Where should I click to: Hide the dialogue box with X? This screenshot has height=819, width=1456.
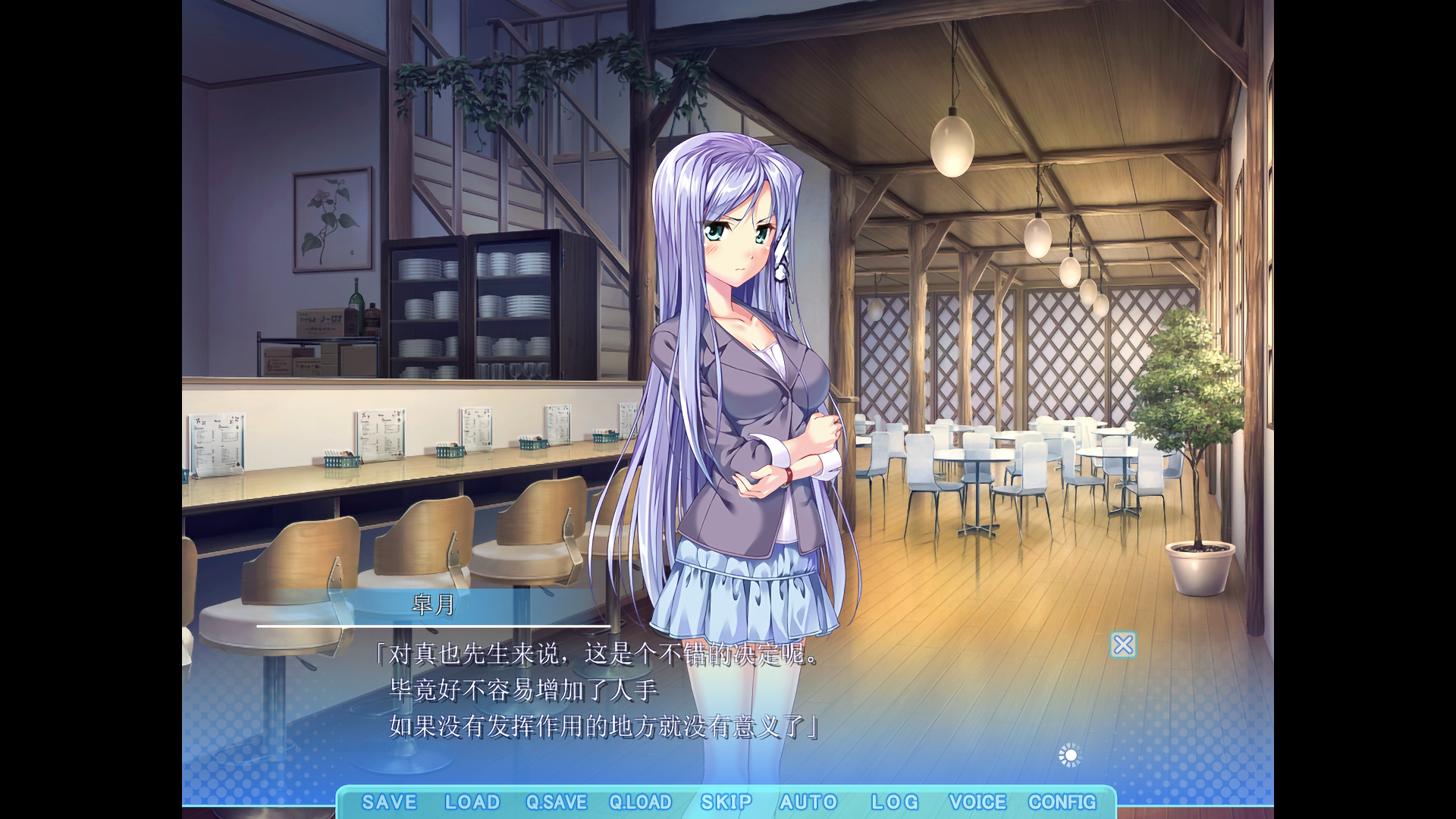click(x=1123, y=645)
